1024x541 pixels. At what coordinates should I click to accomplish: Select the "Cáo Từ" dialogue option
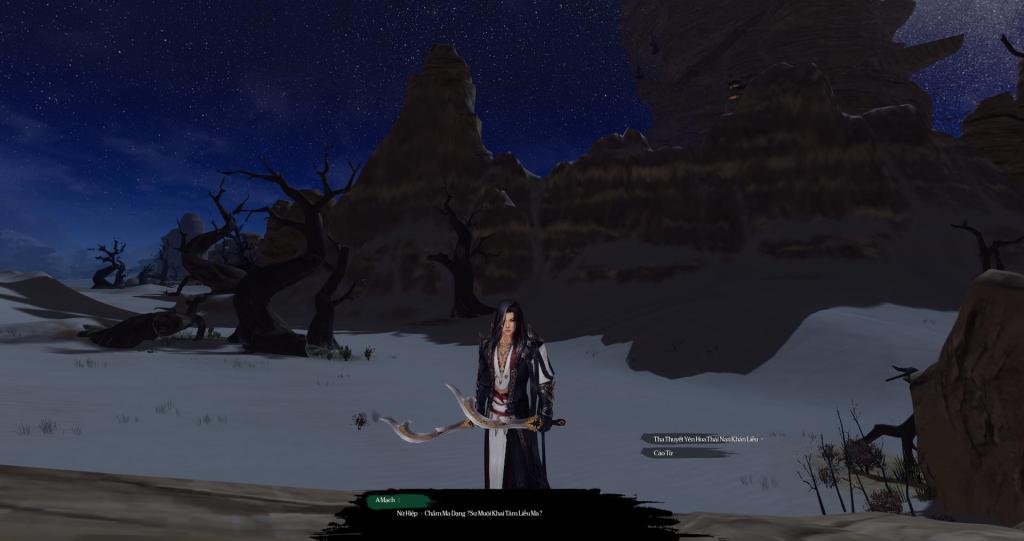point(664,453)
